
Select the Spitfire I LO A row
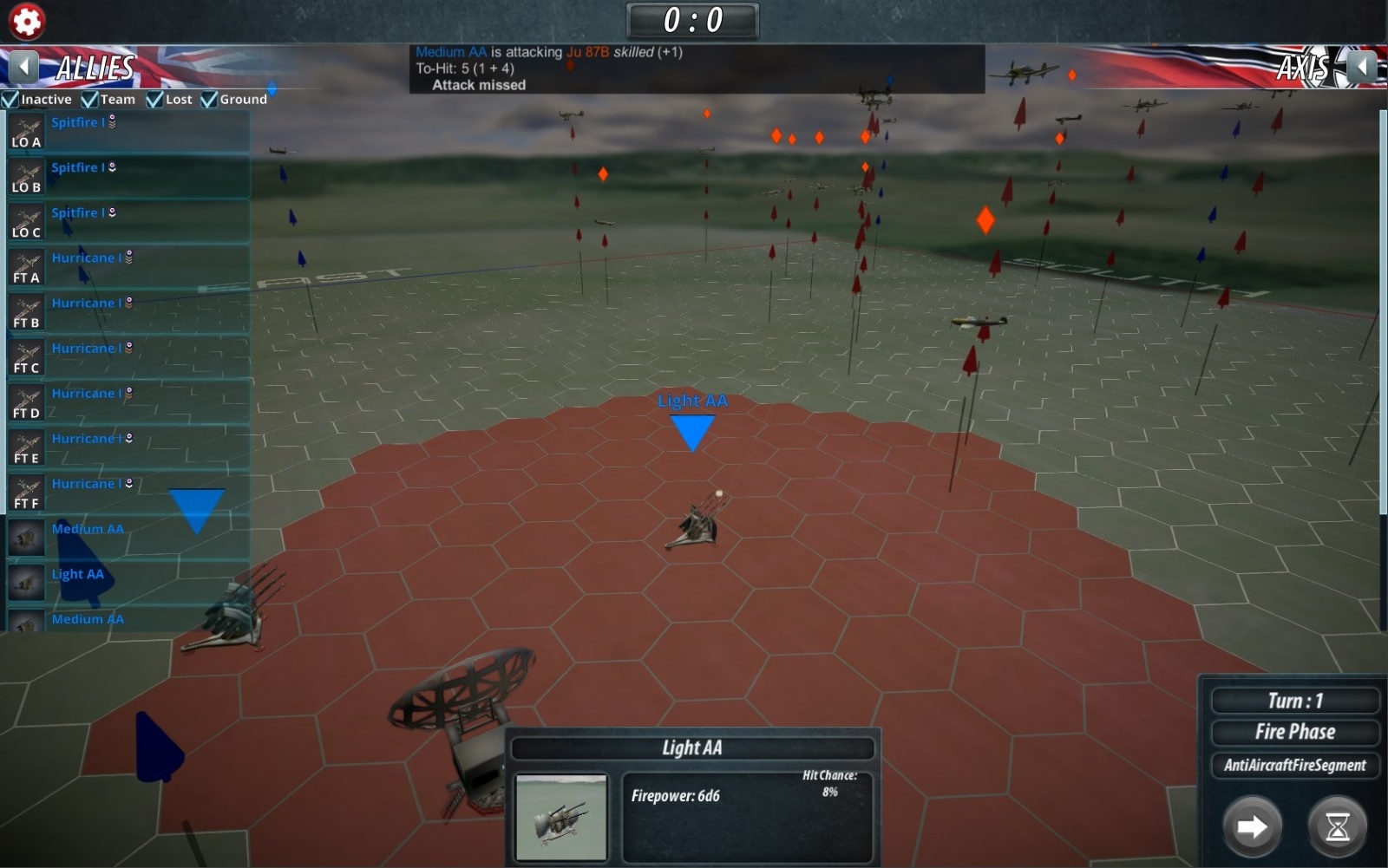point(128,132)
